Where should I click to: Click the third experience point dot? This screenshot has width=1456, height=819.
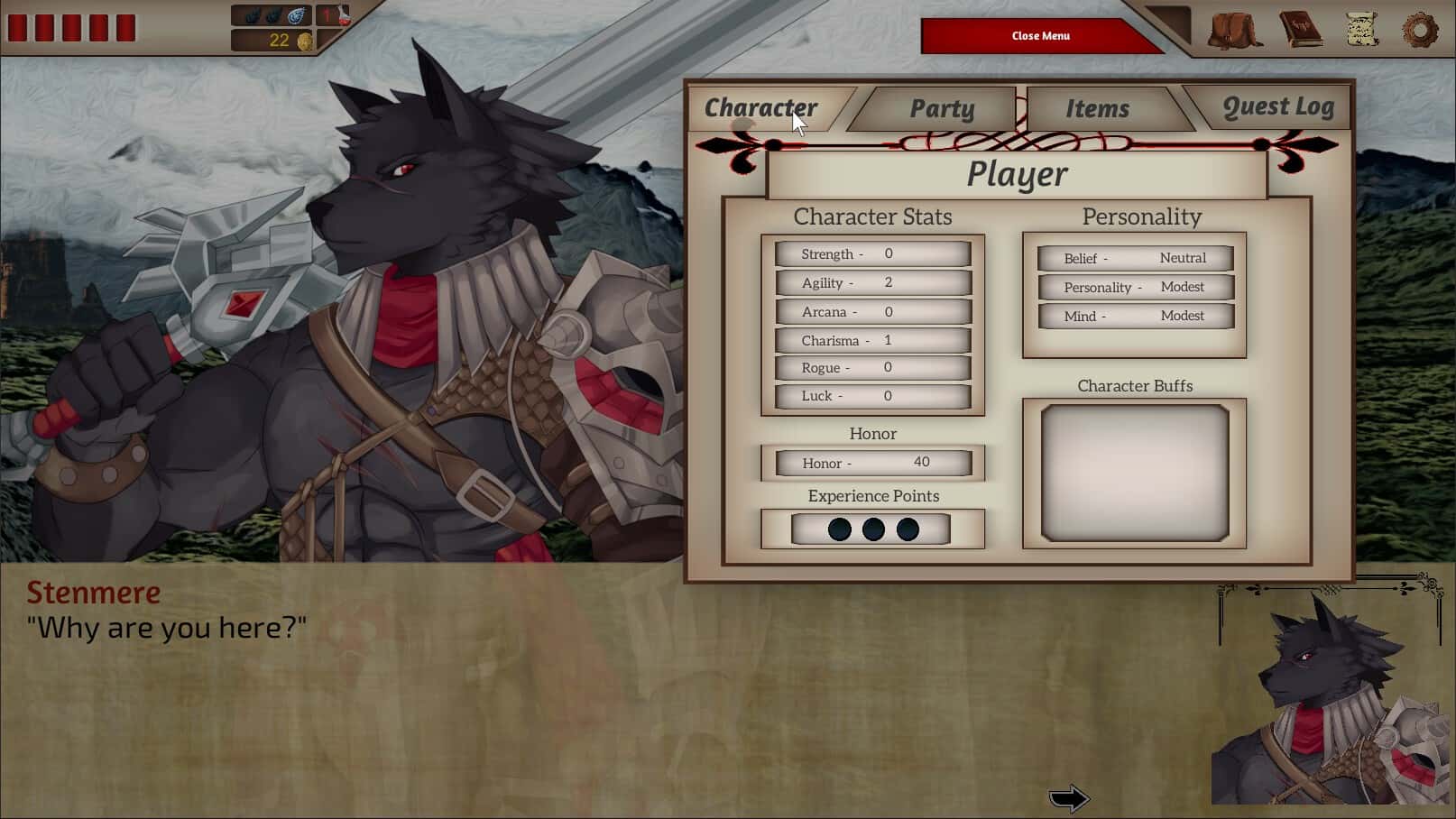[x=908, y=529]
